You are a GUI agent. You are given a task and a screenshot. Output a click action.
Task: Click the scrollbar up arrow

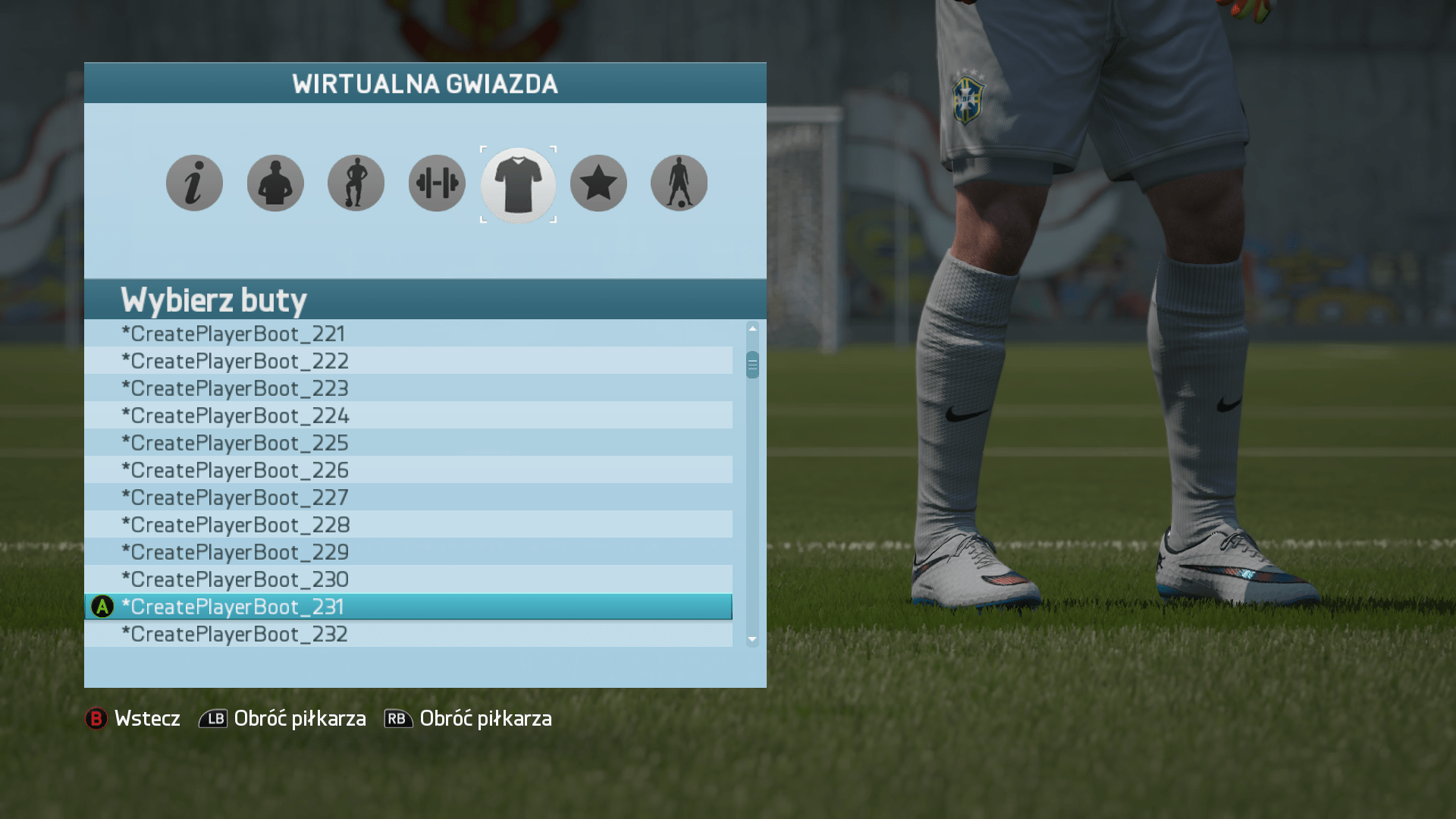coord(752,328)
